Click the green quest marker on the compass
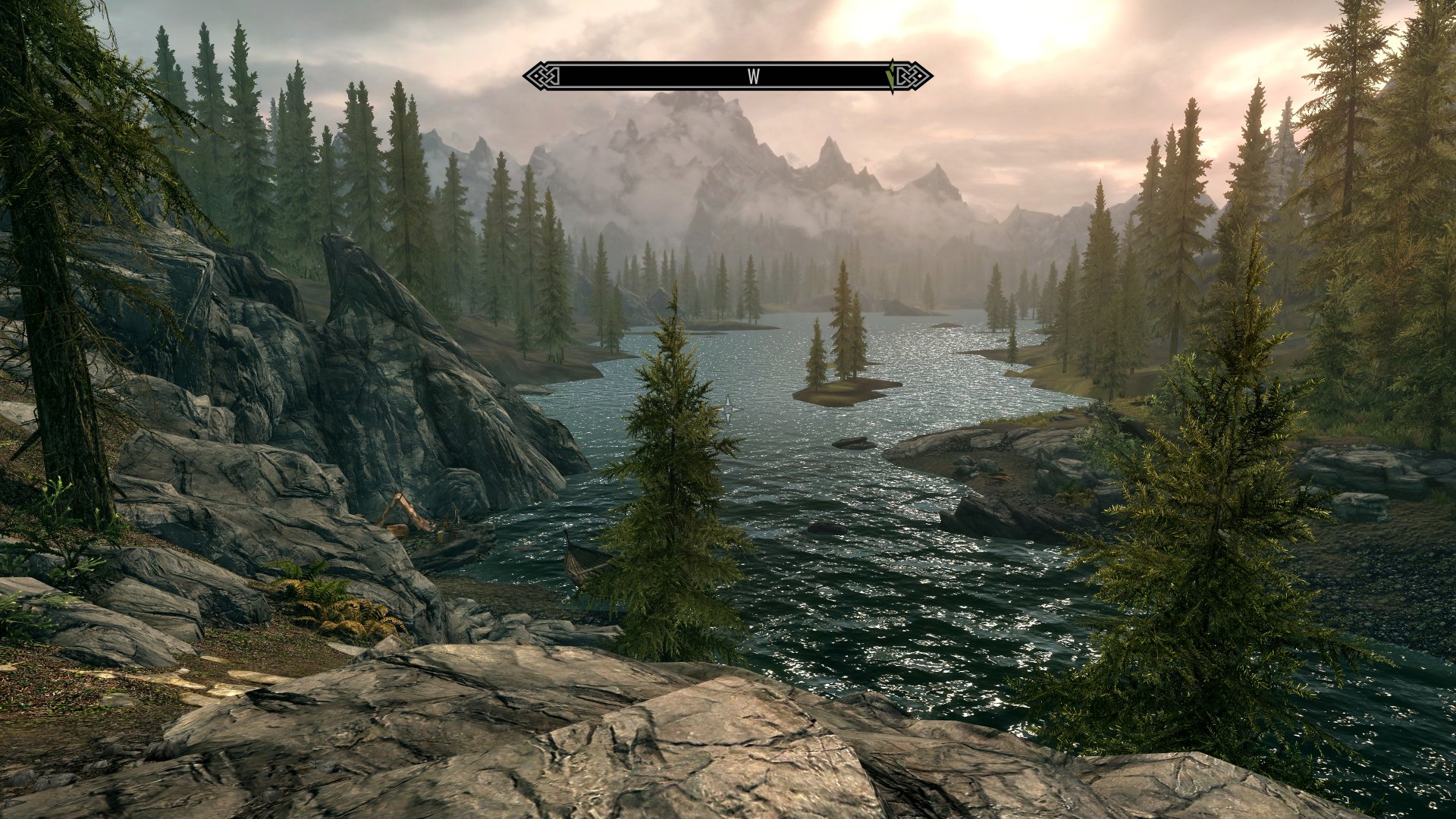 click(892, 76)
